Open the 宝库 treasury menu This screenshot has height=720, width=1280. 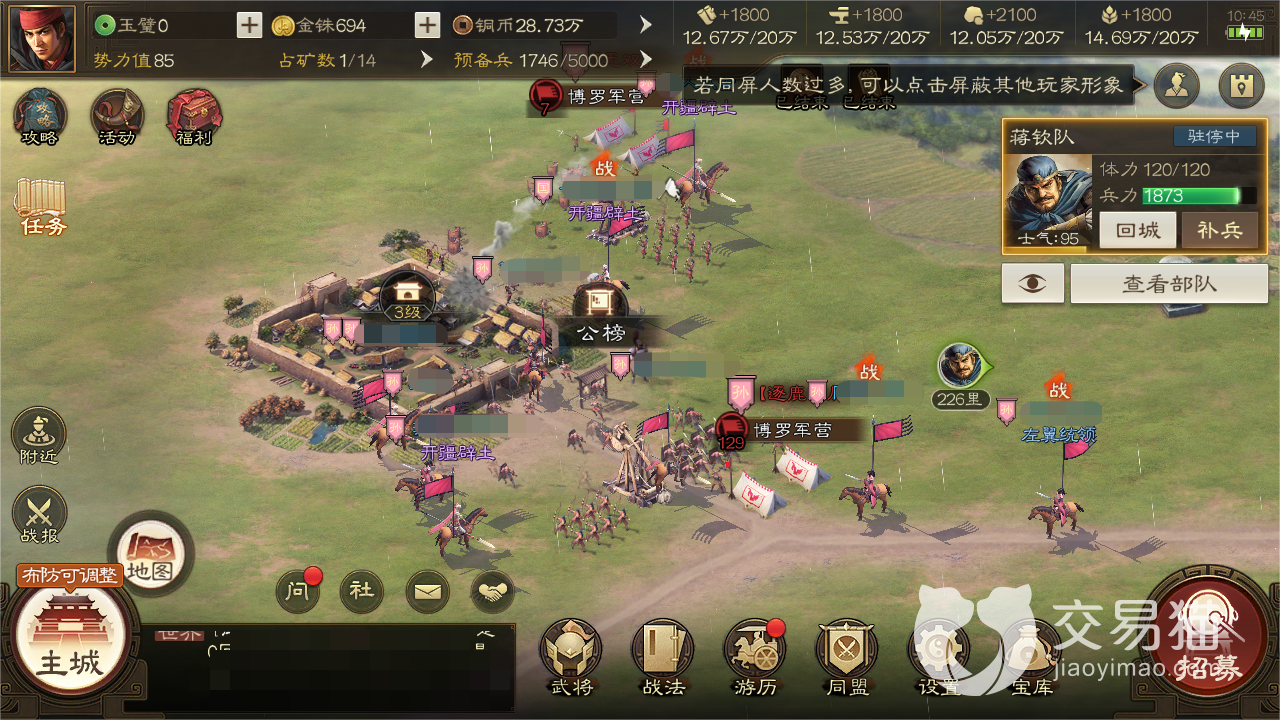point(1031,655)
